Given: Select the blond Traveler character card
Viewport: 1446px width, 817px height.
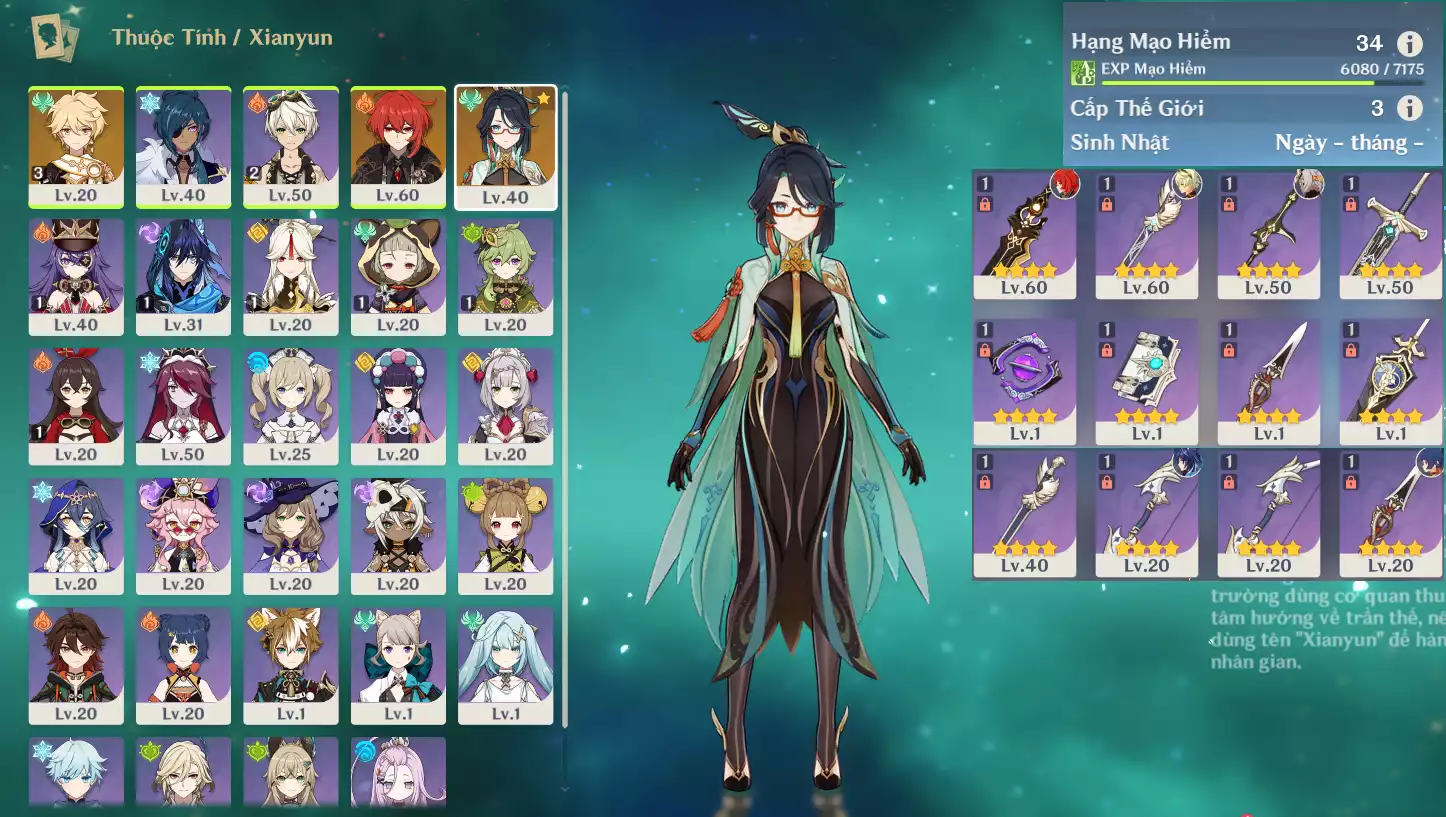Looking at the screenshot, I should click(76, 147).
